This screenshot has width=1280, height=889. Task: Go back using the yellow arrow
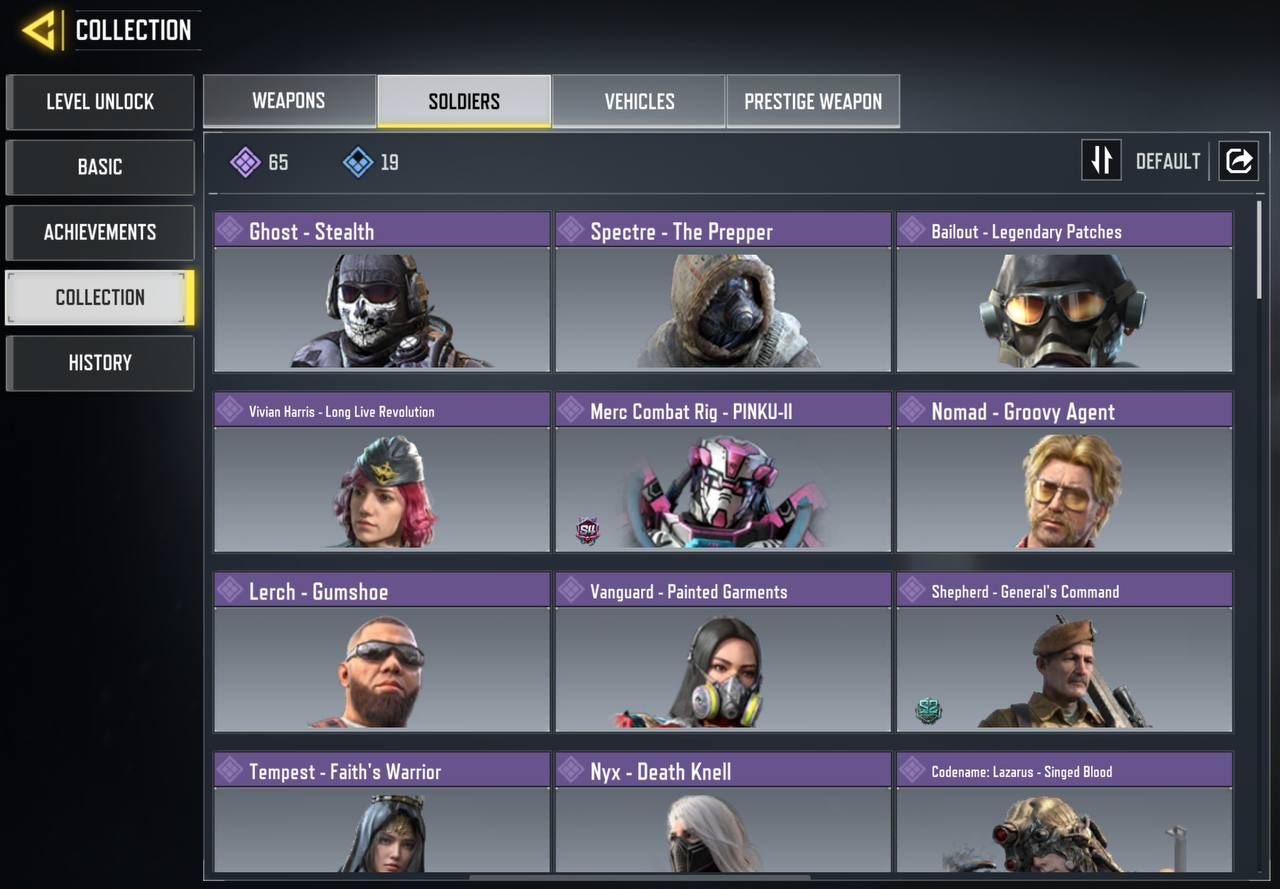coord(39,30)
